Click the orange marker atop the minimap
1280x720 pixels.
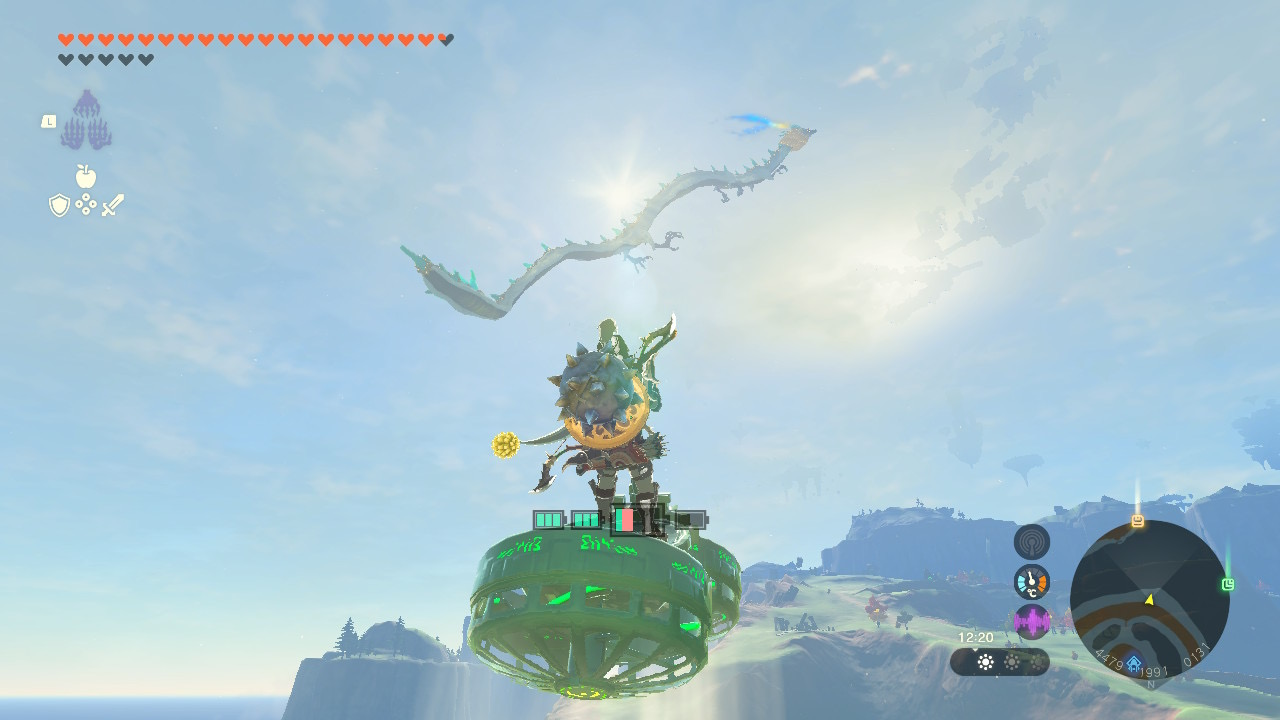[1137, 521]
